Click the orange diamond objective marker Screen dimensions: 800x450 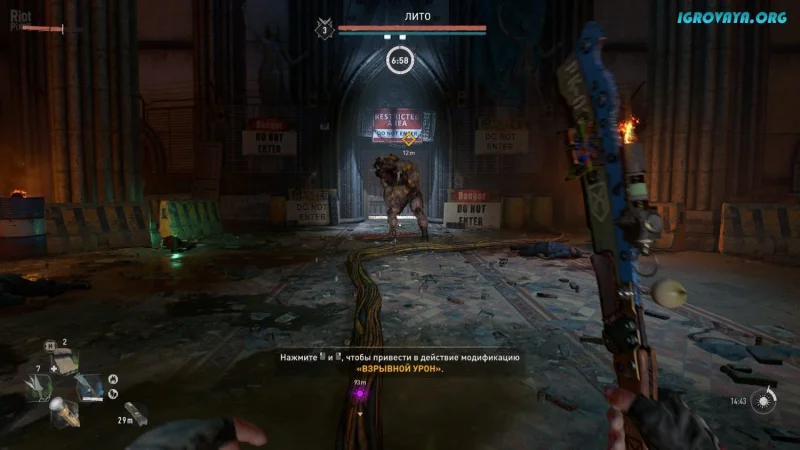coord(408,139)
